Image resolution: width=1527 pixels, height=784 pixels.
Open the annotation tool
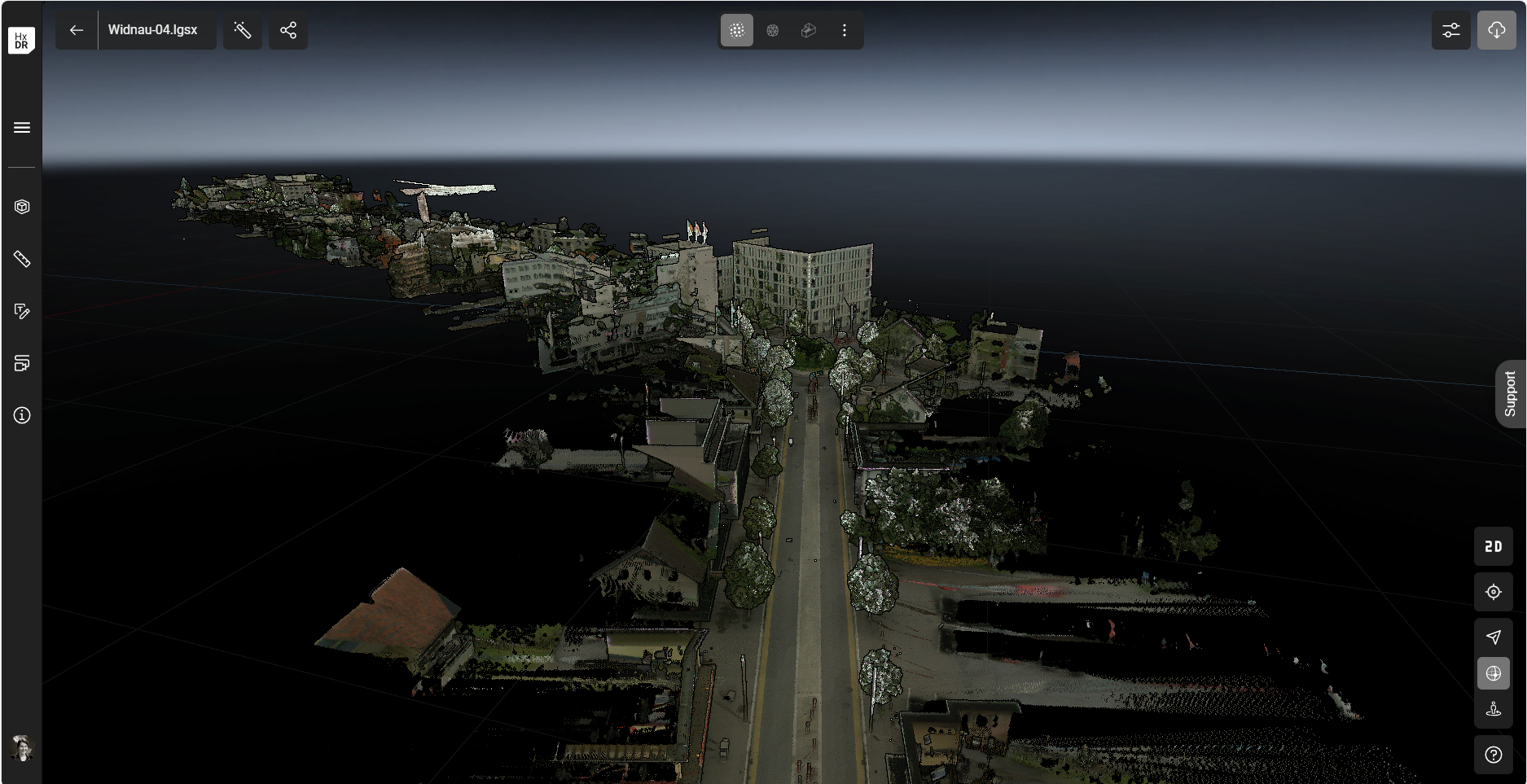pyautogui.click(x=21, y=312)
